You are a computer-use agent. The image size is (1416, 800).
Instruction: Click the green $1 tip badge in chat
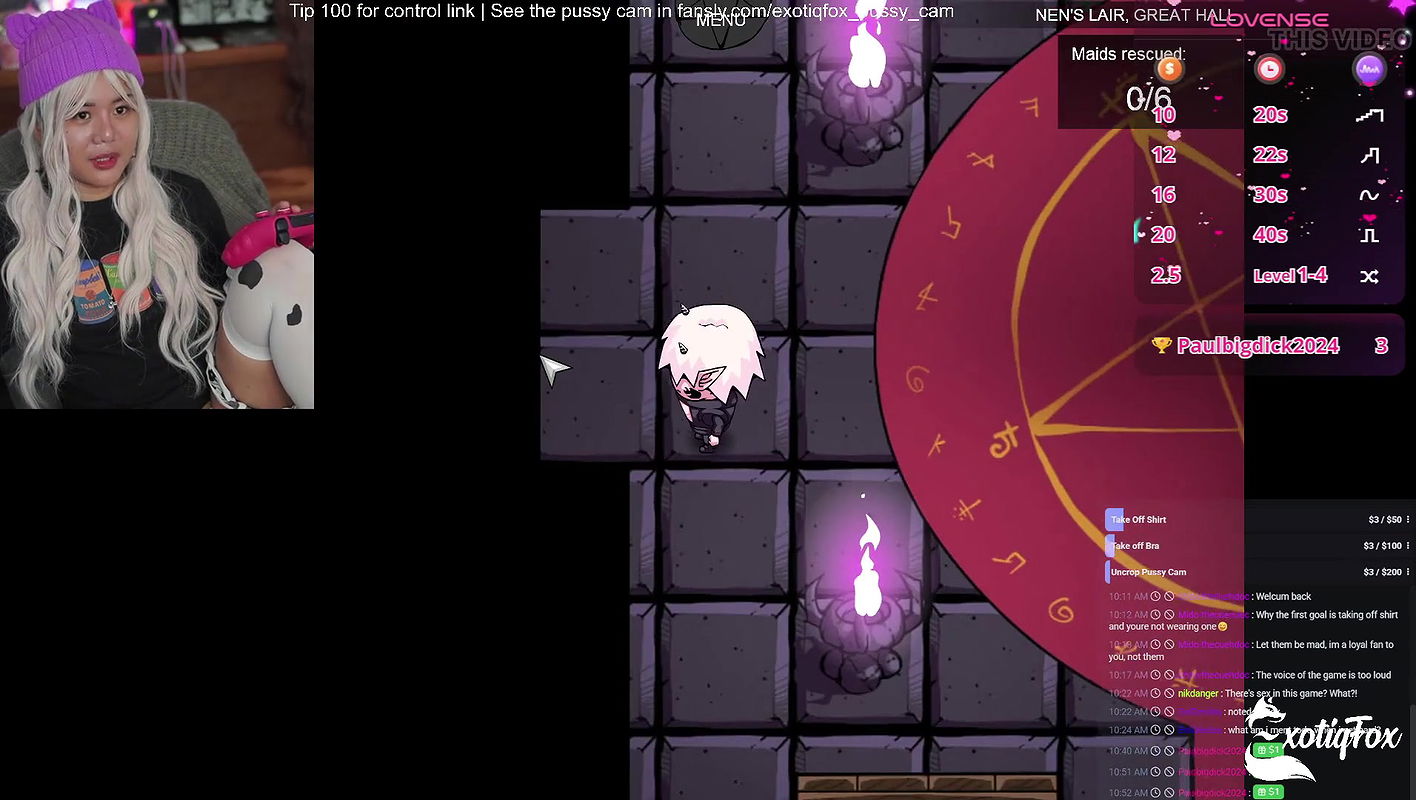click(x=1267, y=750)
